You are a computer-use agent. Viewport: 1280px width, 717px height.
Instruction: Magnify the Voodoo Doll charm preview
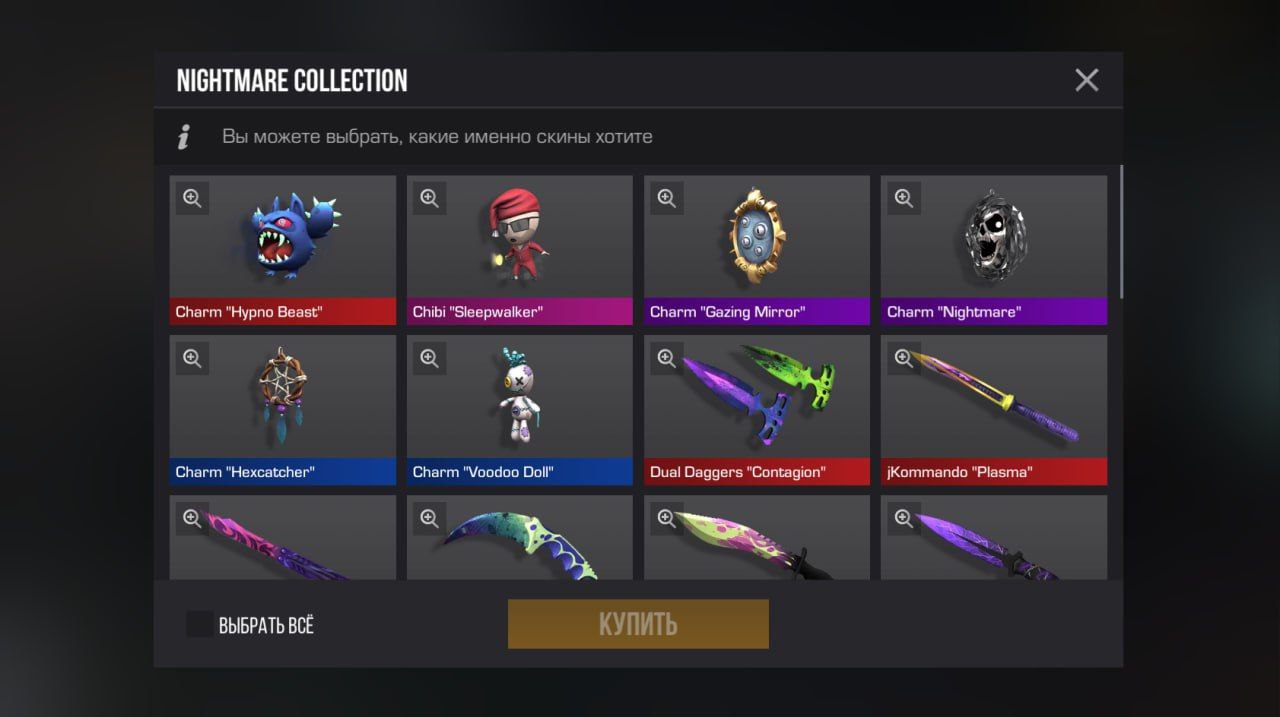click(429, 358)
